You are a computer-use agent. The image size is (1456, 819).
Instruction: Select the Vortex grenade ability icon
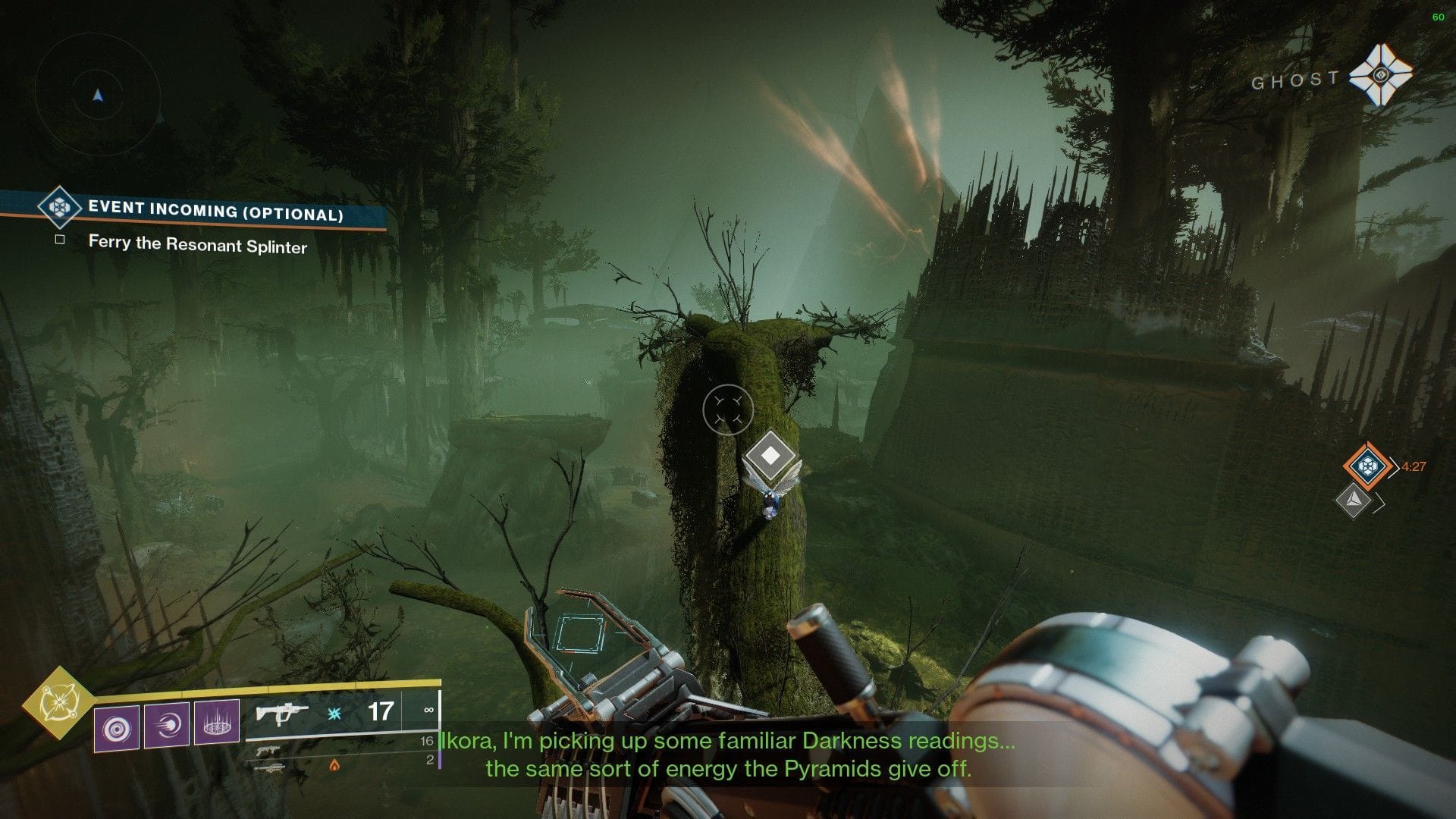(116, 728)
